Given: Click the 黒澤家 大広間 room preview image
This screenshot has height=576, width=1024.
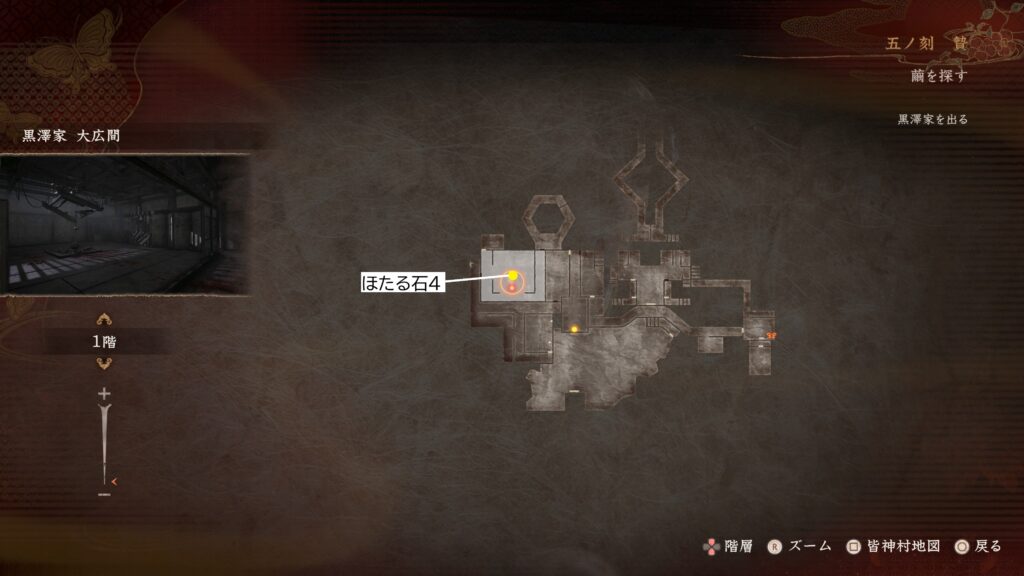Looking at the screenshot, I should tap(124, 223).
